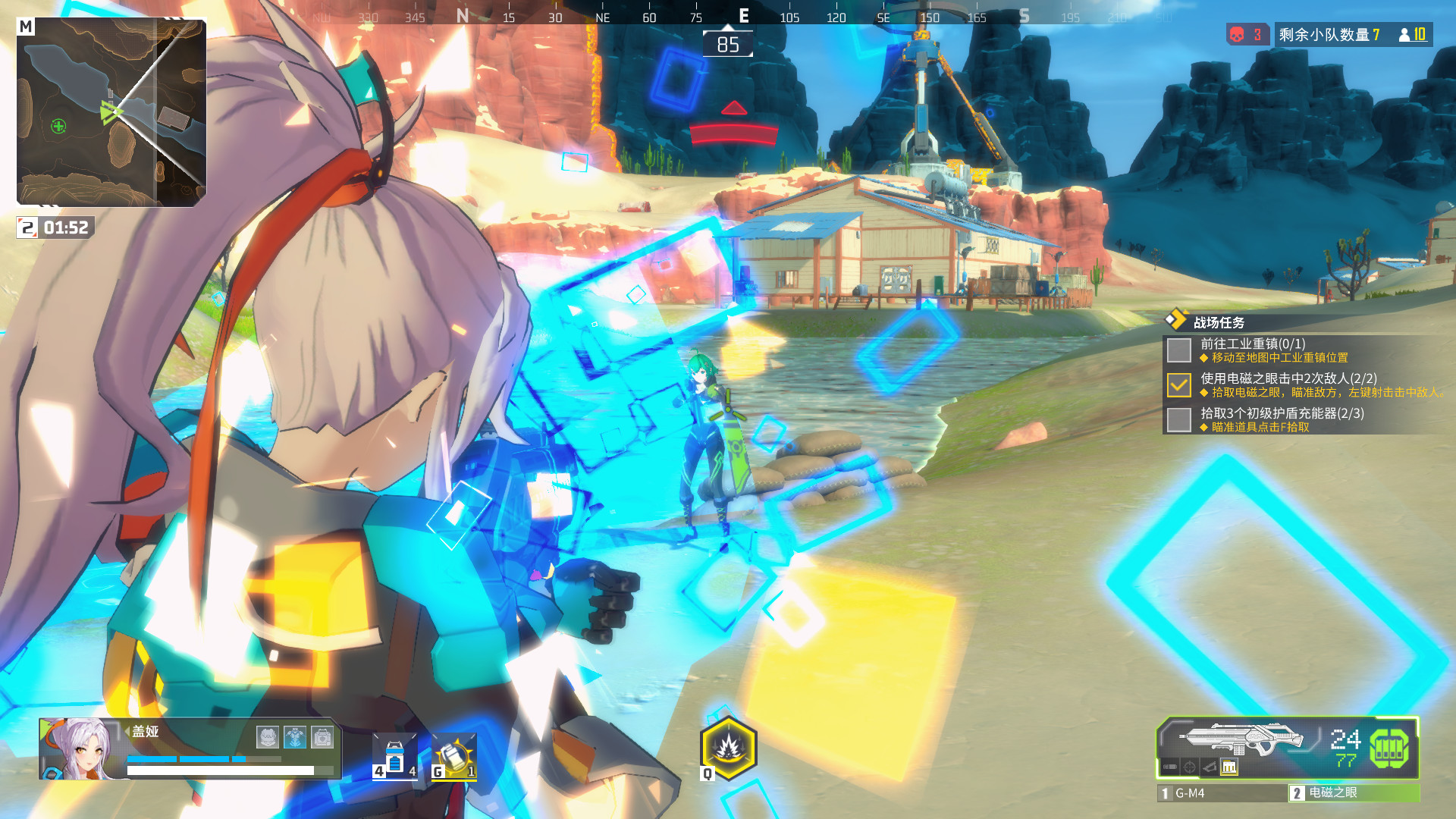Image resolution: width=1456 pixels, height=819 pixels.
Task: Click the completed 使用电磁之眼 mission checkbox
Action: [1178, 385]
